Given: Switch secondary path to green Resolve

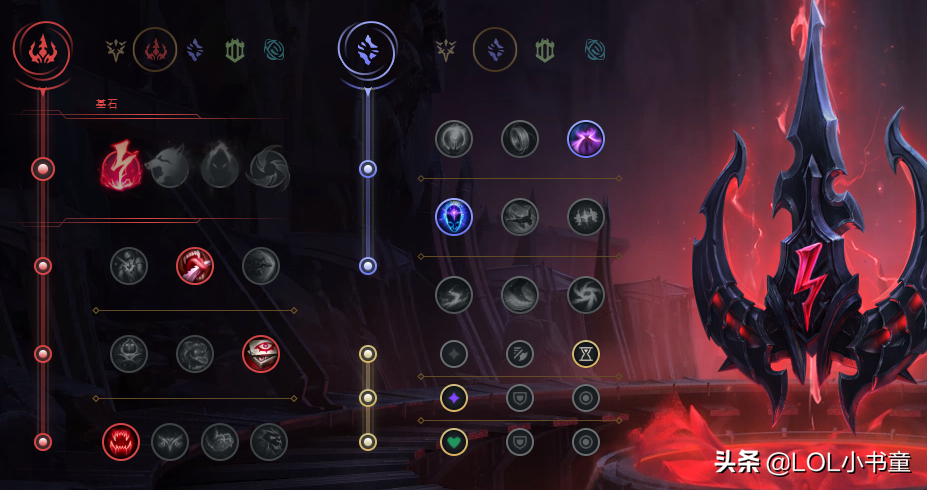Looking at the screenshot, I should [x=544, y=48].
